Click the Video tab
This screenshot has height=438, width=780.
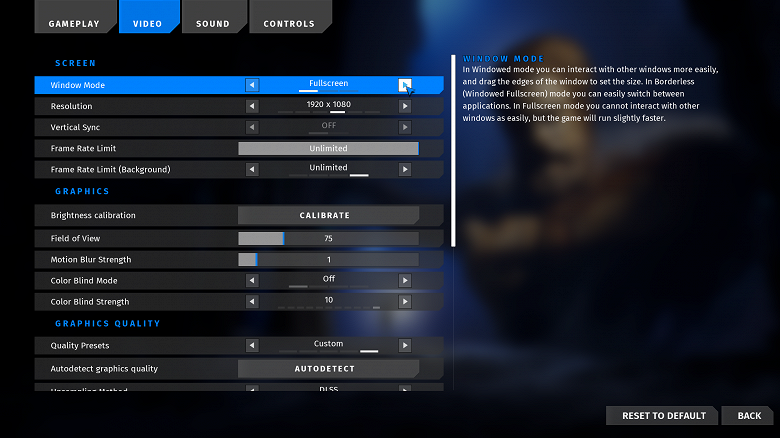(147, 23)
